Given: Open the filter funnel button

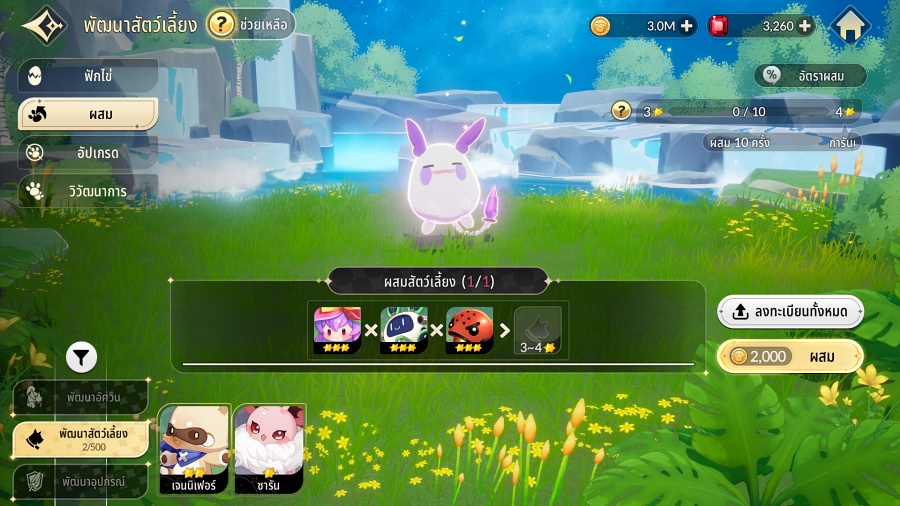Looking at the screenshot, I should click(82, 355).
